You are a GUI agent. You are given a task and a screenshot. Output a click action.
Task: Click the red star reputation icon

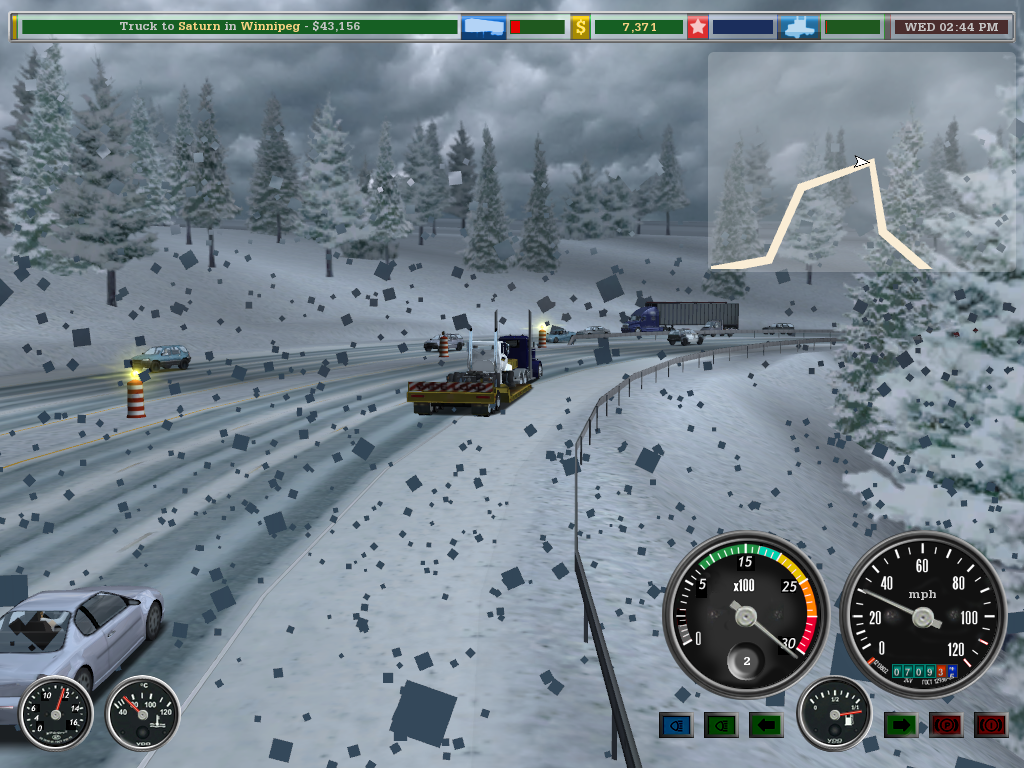tap(697, 27)
